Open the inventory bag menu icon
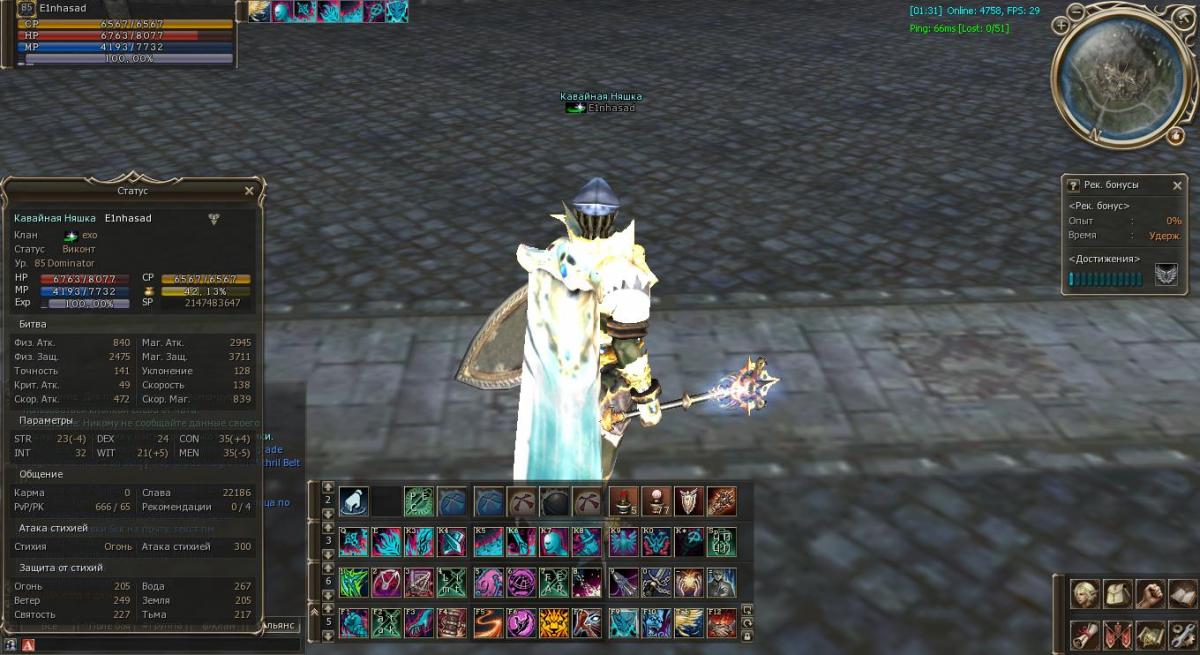 tap(1117, 594)
